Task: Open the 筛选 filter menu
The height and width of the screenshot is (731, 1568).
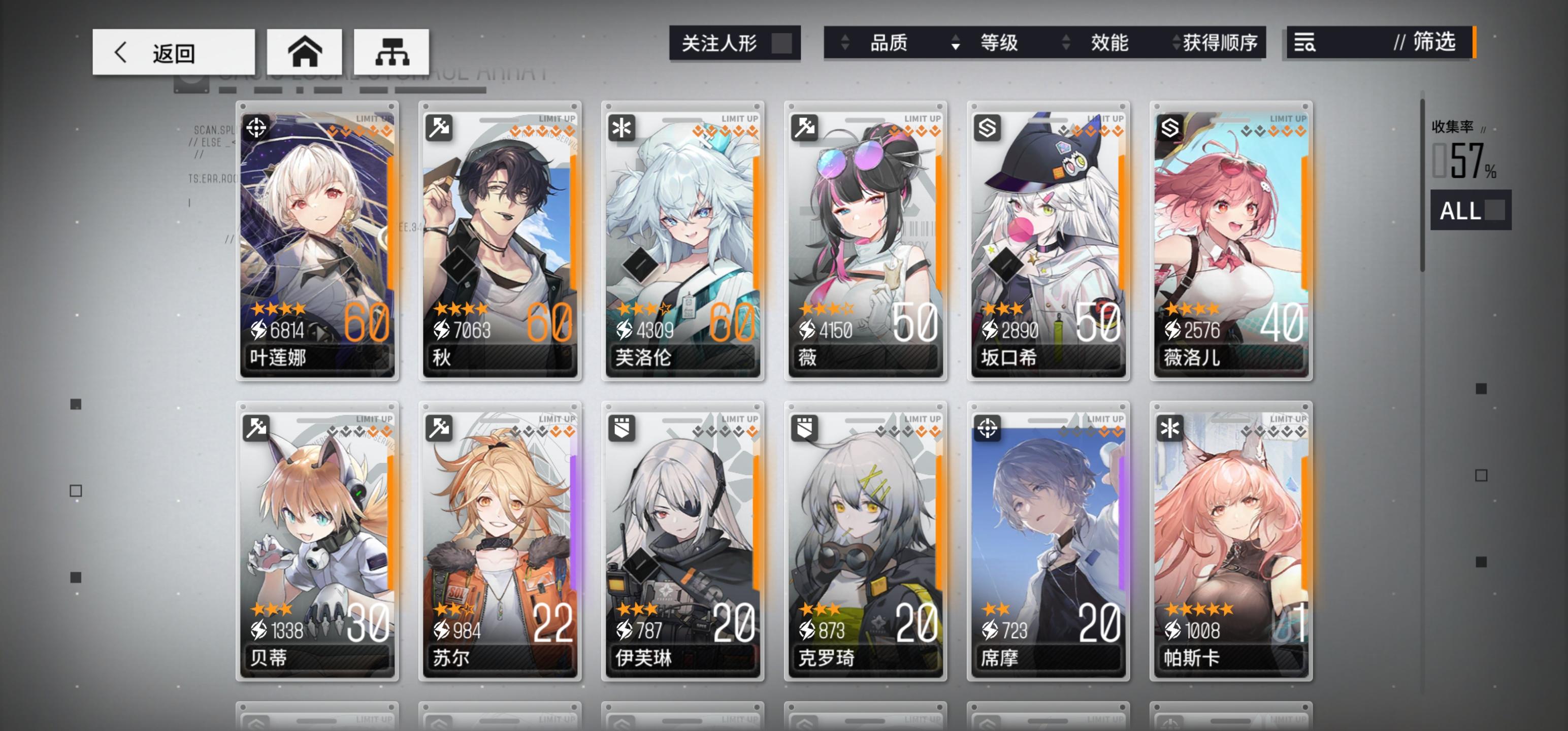Action: [1436, 43]
